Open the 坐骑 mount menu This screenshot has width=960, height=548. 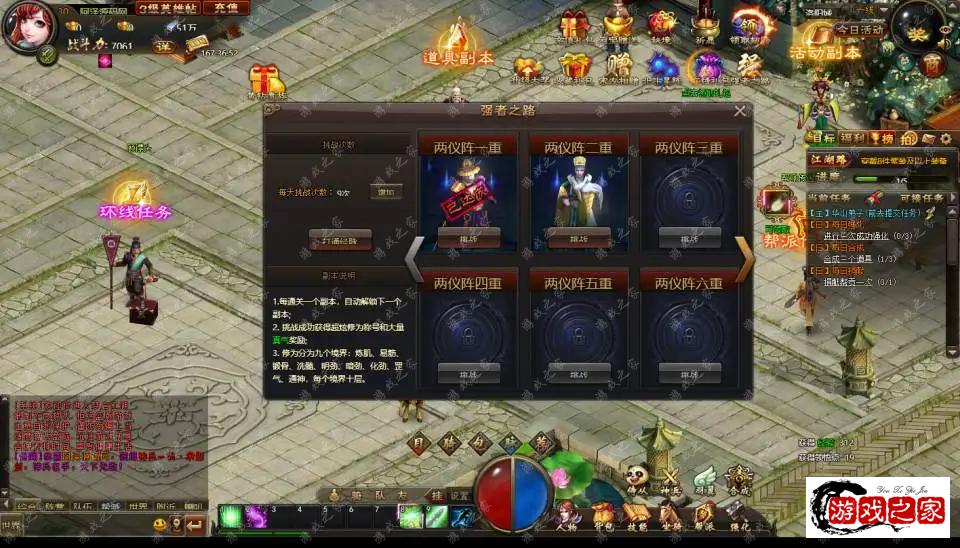point(672,518)
